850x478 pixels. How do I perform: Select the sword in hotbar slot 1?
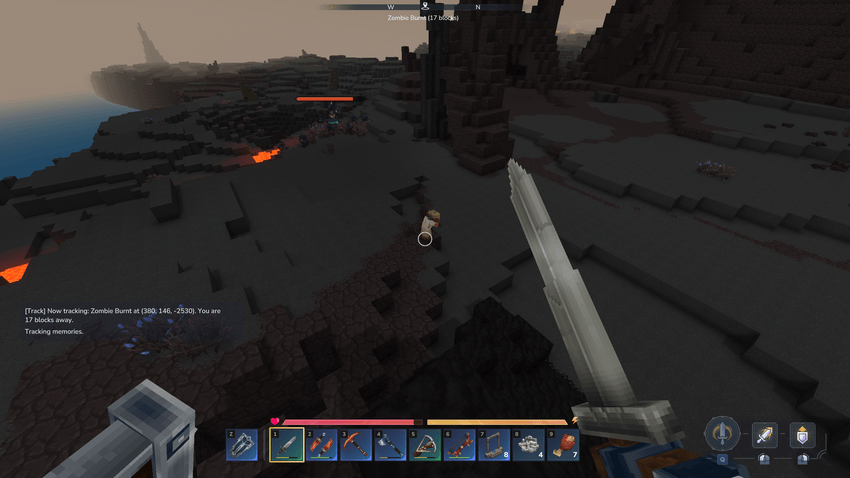(287, 444)
